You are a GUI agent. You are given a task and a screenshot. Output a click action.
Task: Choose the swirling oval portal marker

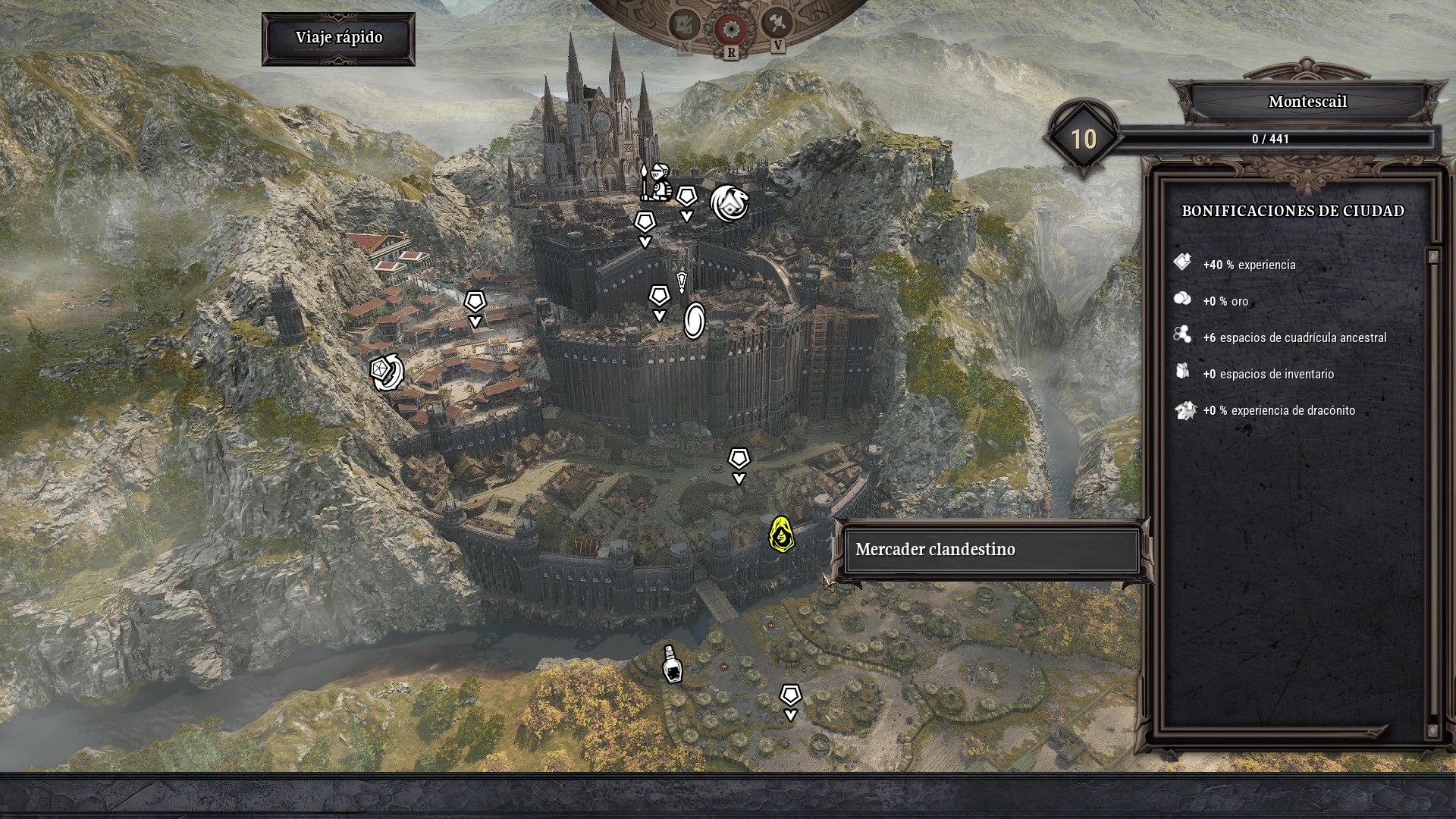[694, 320]
